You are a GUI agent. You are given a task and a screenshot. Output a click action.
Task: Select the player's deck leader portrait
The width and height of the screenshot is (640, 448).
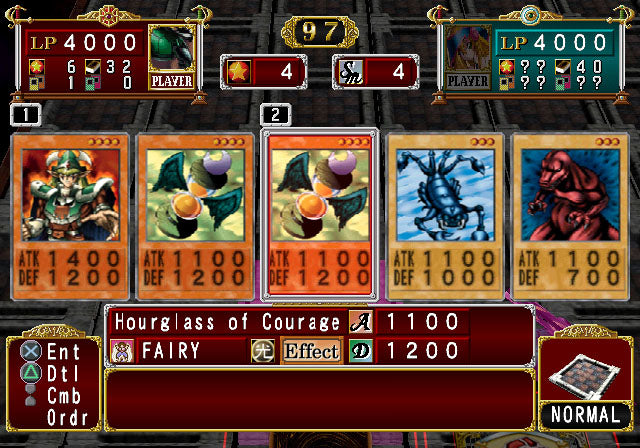coord(171,57)
